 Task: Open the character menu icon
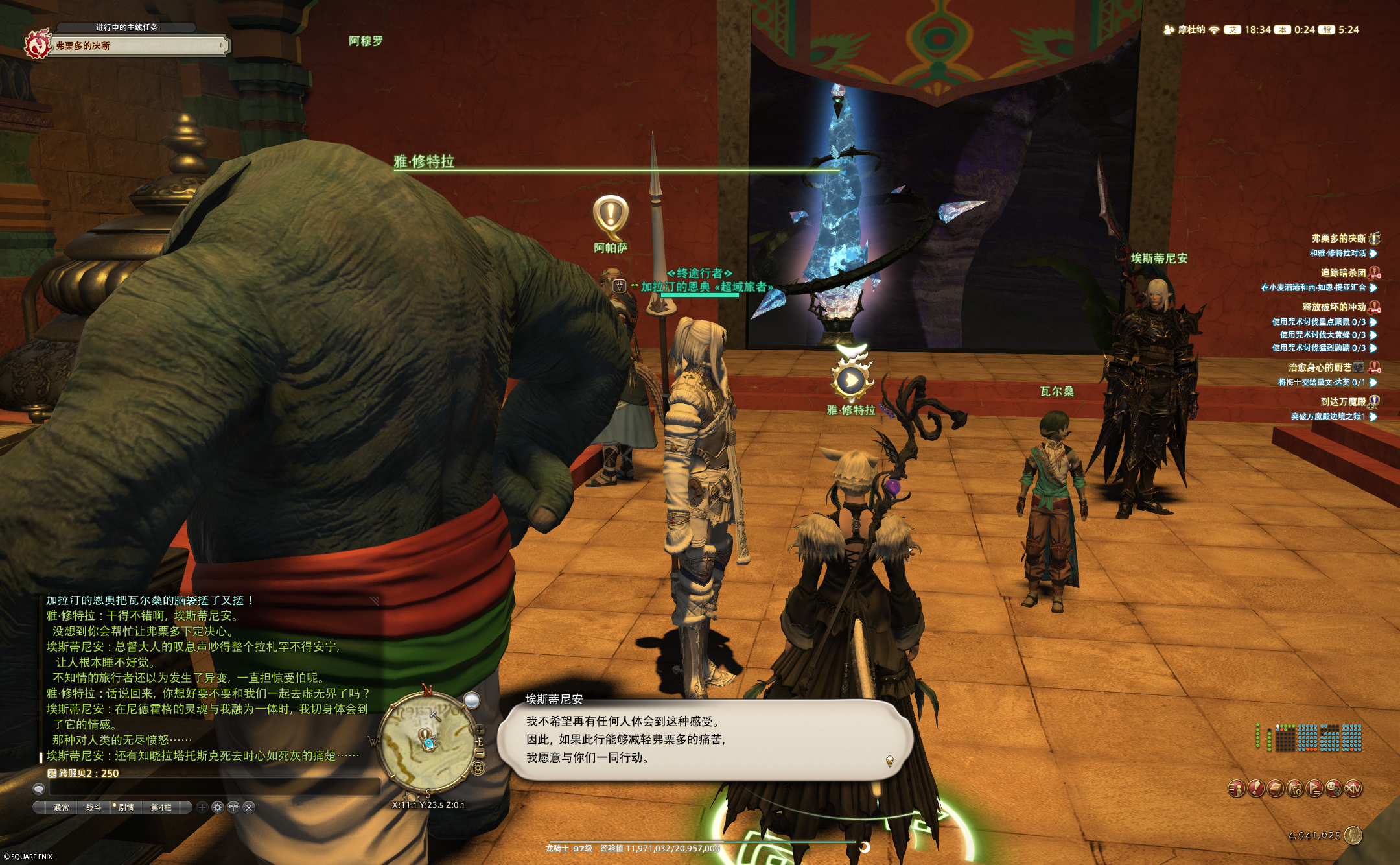tap(1237, 788)
